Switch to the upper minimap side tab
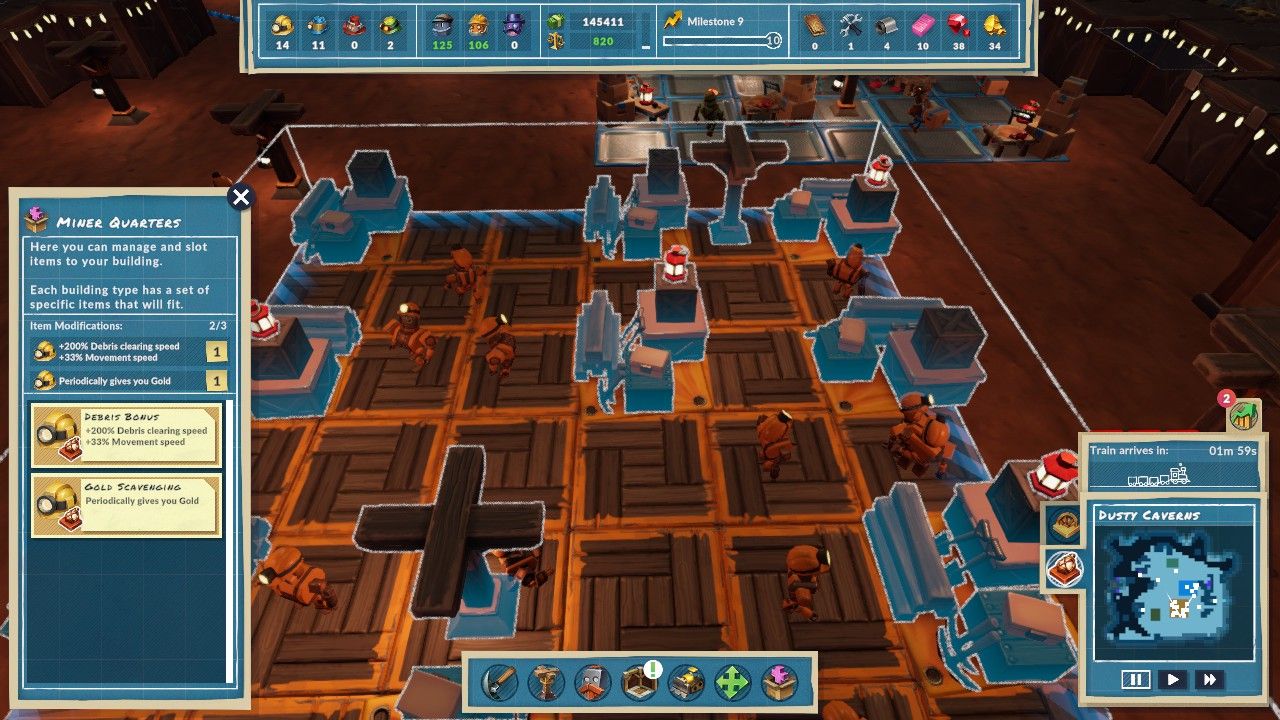The height and width of the screenshot is (720, 1280). click(1063, 523)
